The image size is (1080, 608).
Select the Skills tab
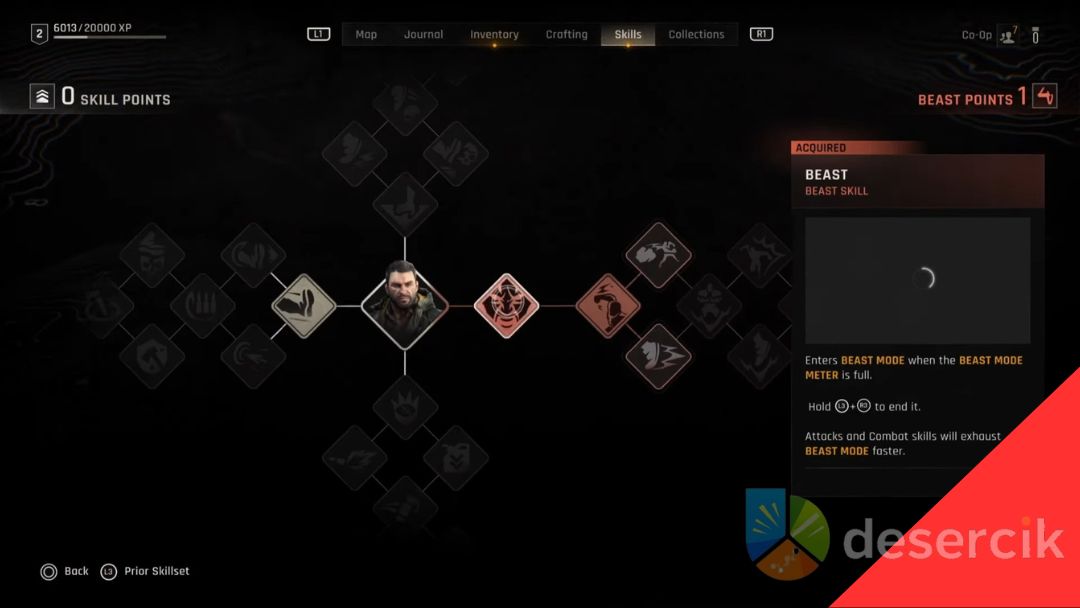click(x=628, y=34)
